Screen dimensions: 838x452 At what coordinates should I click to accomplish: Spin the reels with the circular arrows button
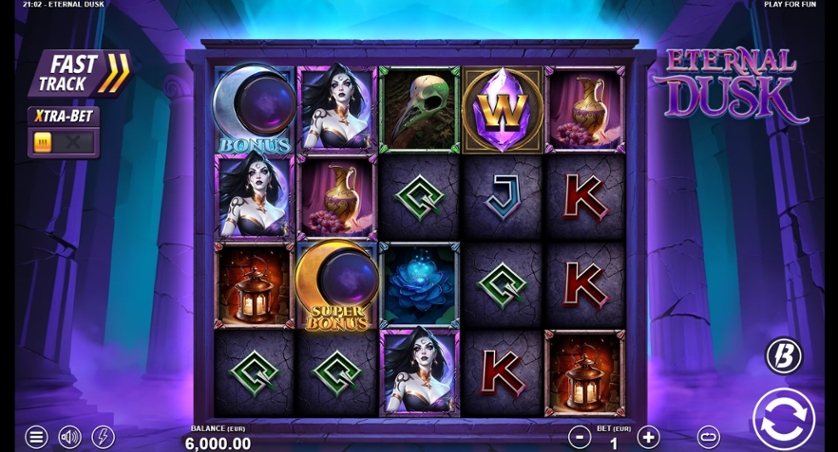tap(783, 418)
